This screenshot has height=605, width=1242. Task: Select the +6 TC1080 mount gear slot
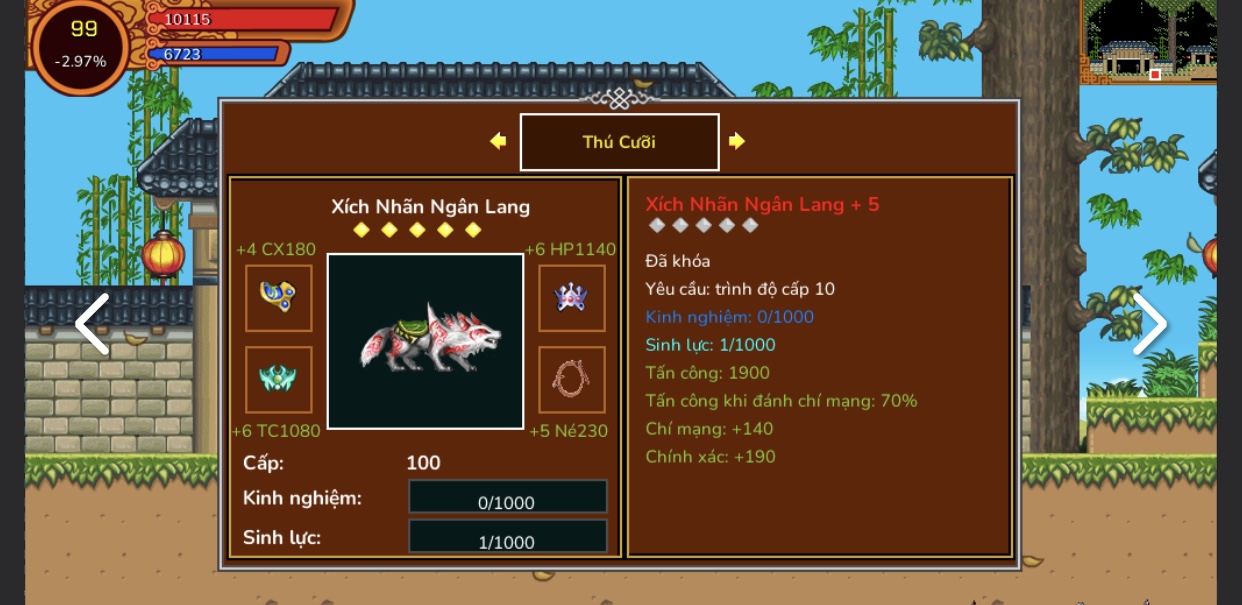279,379
